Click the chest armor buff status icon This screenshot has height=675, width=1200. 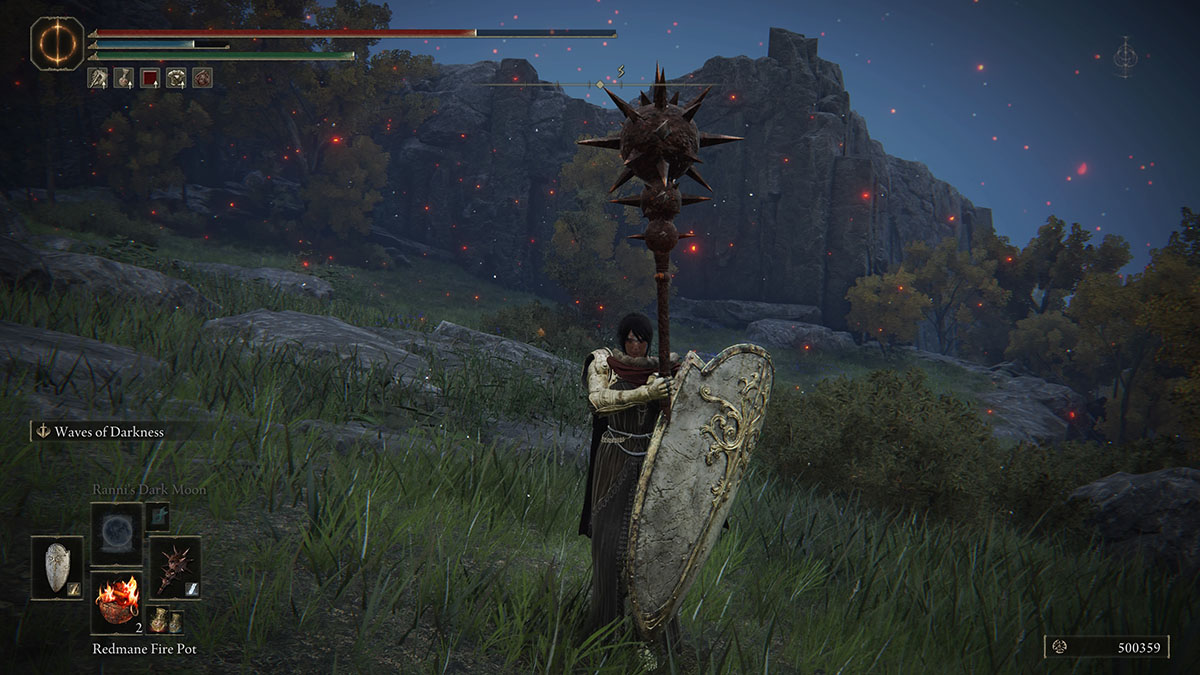click(x=176, y=77)
